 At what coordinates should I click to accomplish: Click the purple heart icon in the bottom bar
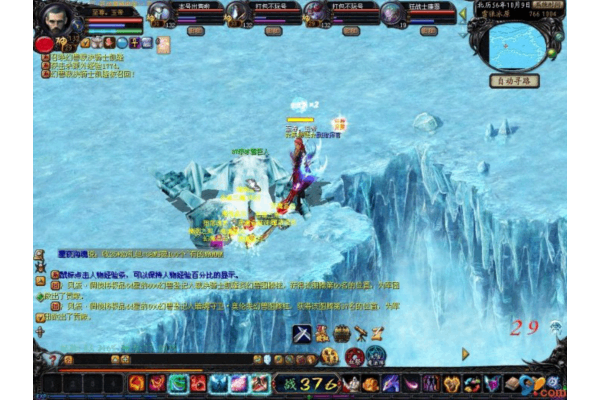pos(492,383)
